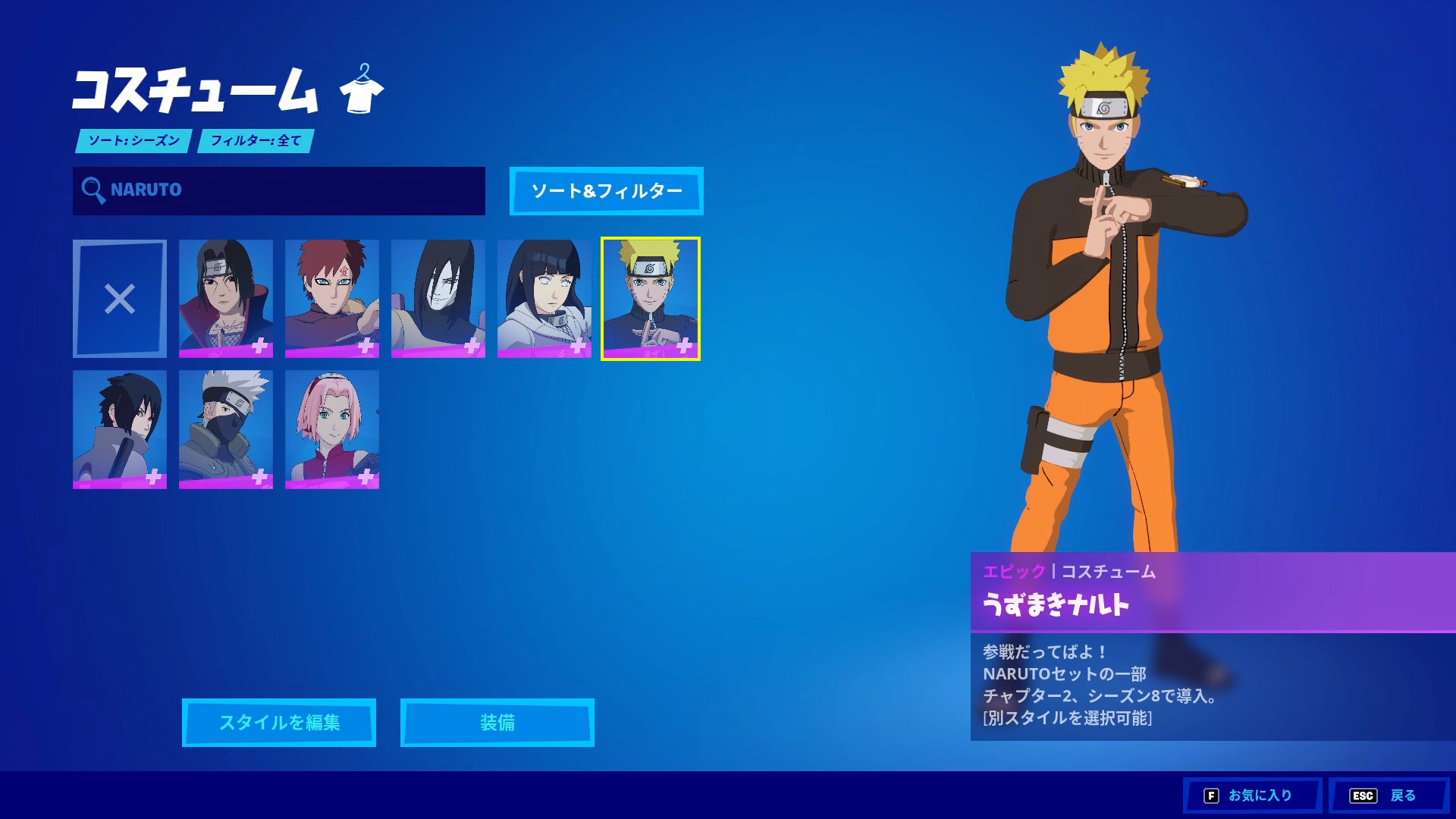This screenshot has width=1456, height=819.
Task: Click the X icon to remove equipped costume
Action: 120,298
